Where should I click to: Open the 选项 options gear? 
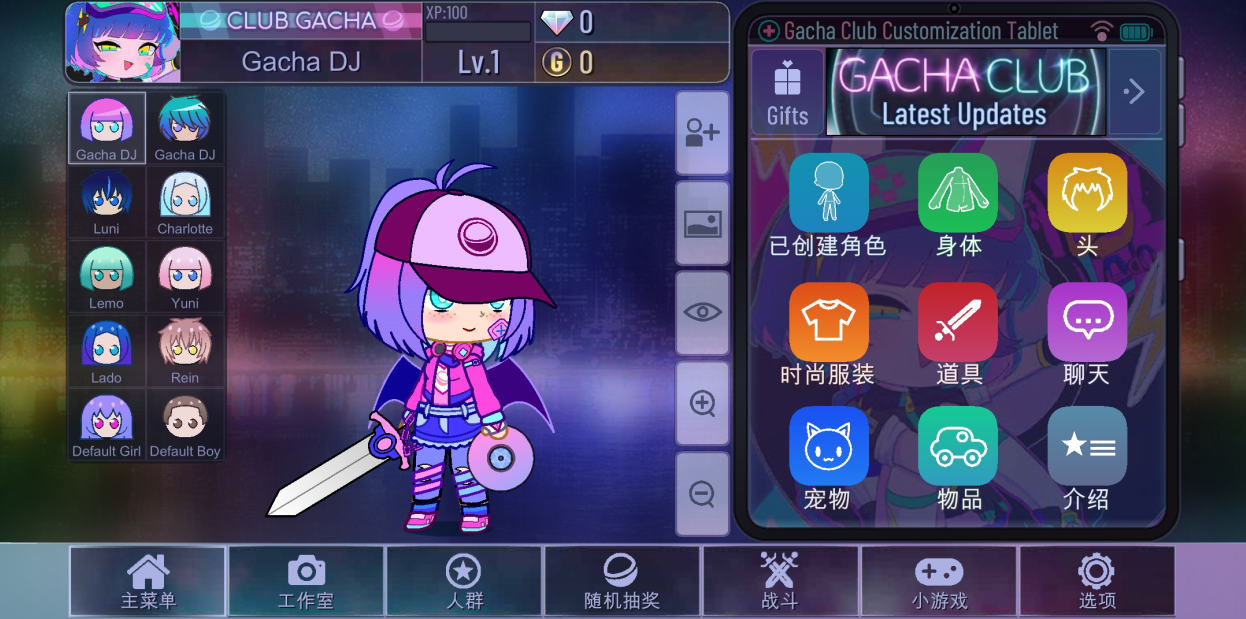[x=1096, y=581]
